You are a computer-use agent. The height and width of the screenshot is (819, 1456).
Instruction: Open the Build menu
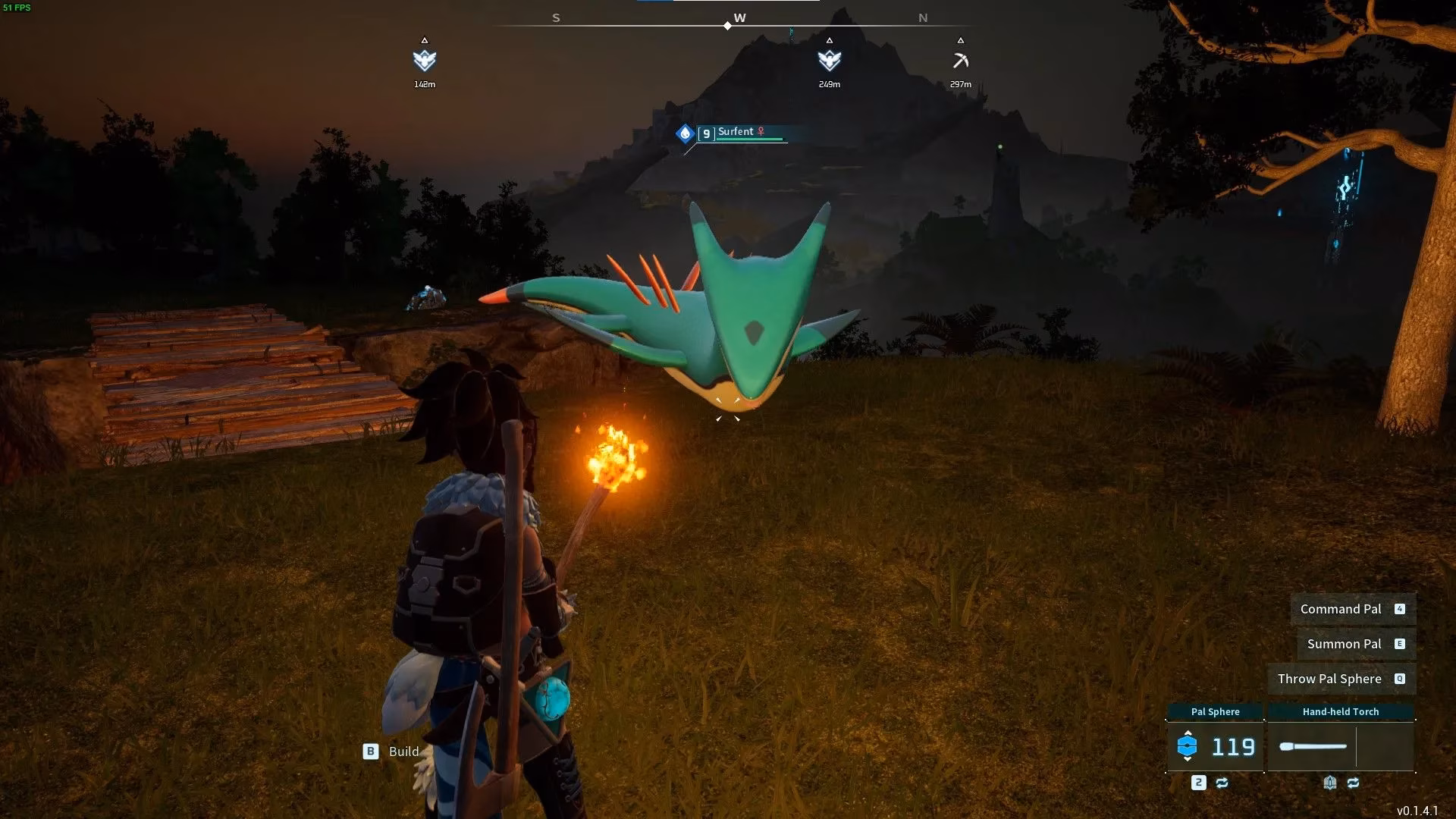point(391,752)
